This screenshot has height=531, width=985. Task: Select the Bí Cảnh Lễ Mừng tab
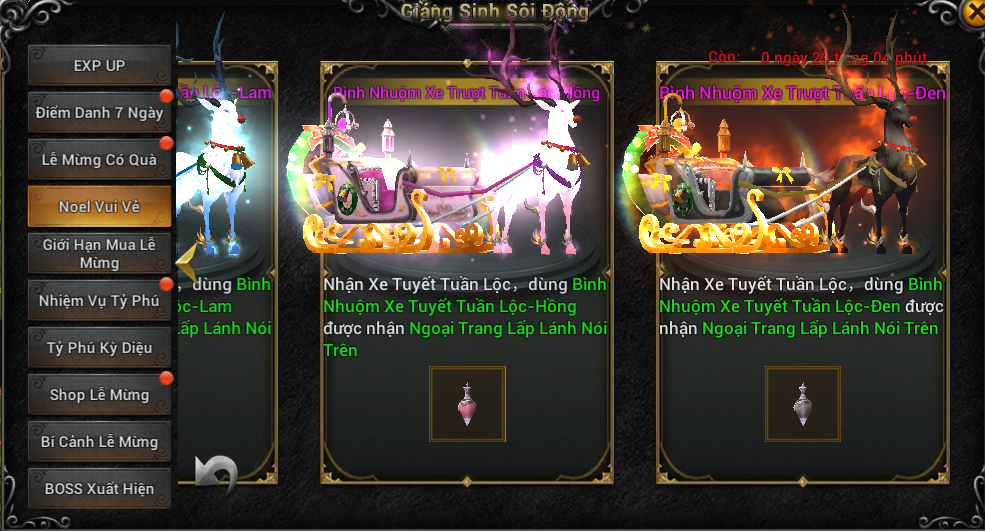click(99, 442)
